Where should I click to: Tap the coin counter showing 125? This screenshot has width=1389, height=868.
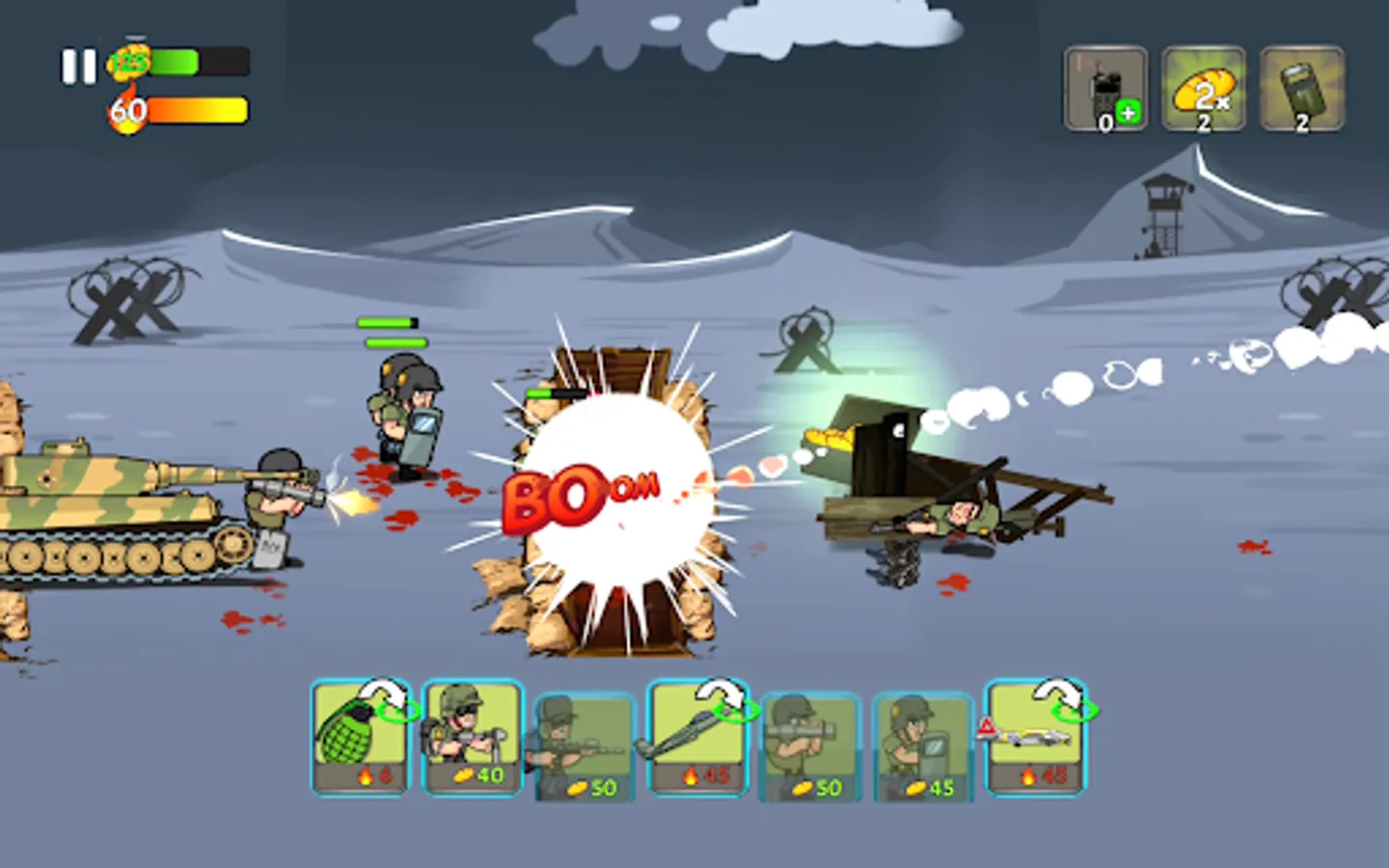click(x=126, y=62)
